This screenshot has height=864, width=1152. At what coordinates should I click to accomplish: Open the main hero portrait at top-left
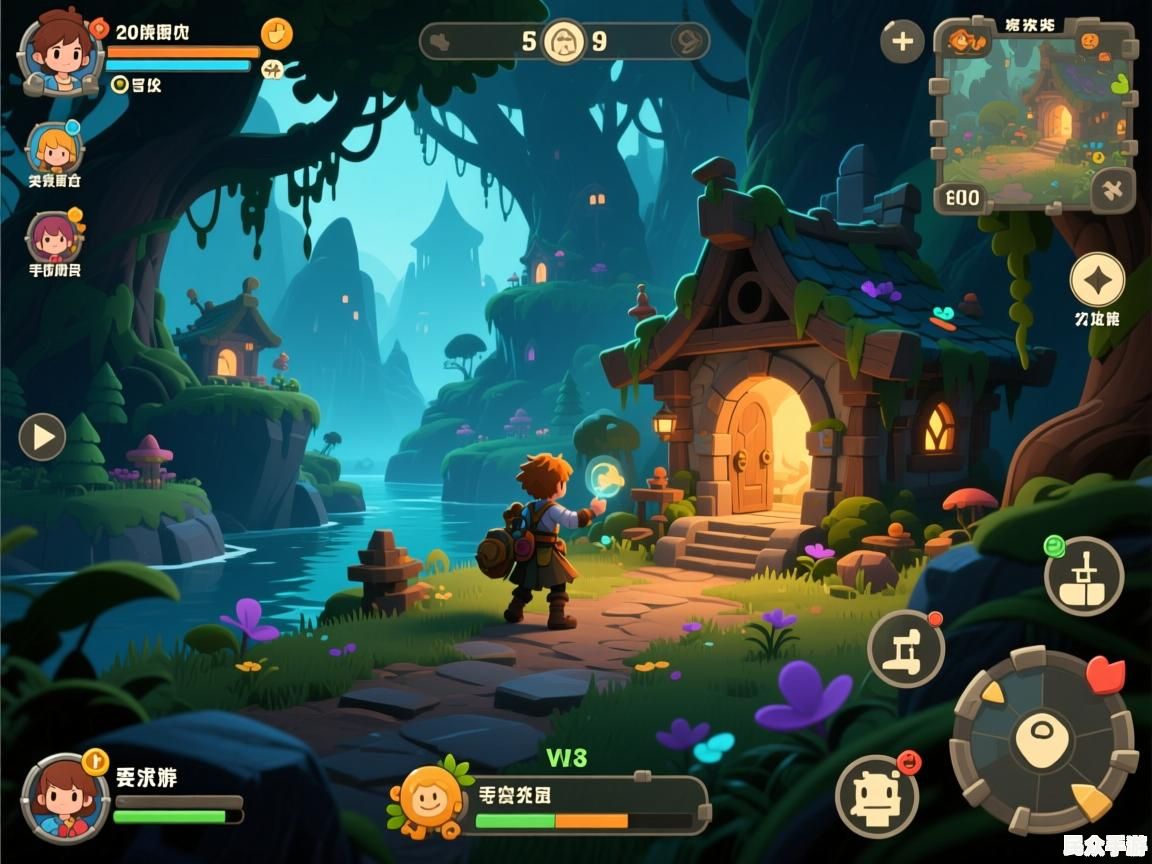(x=60, y=52)
